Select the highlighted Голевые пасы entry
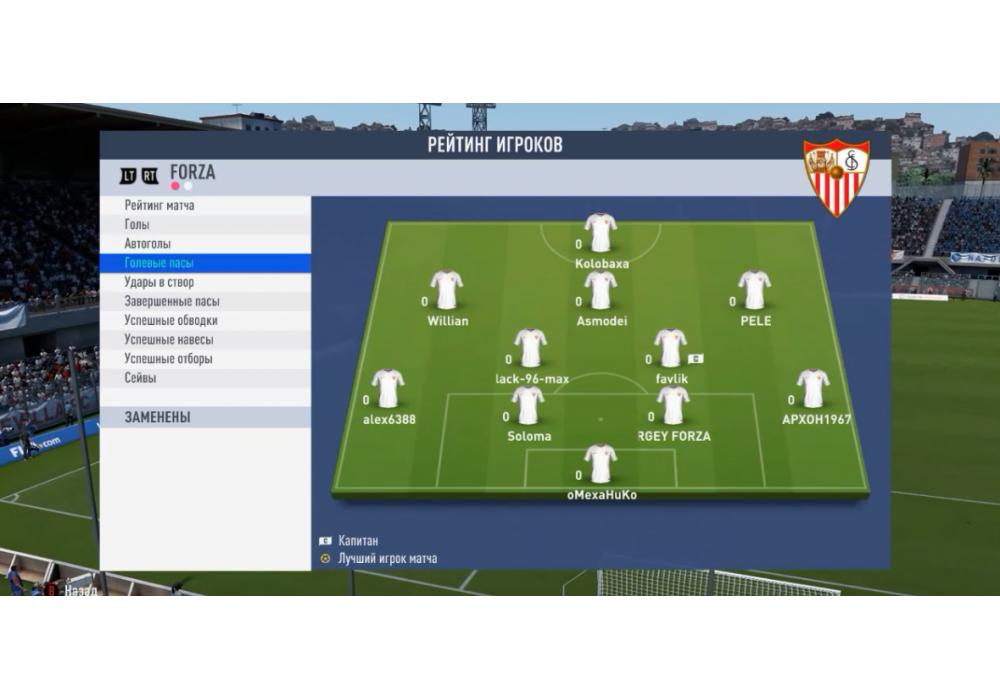Image resolution: width=1000 pixels, height=700 pixels. pos(160,263)
